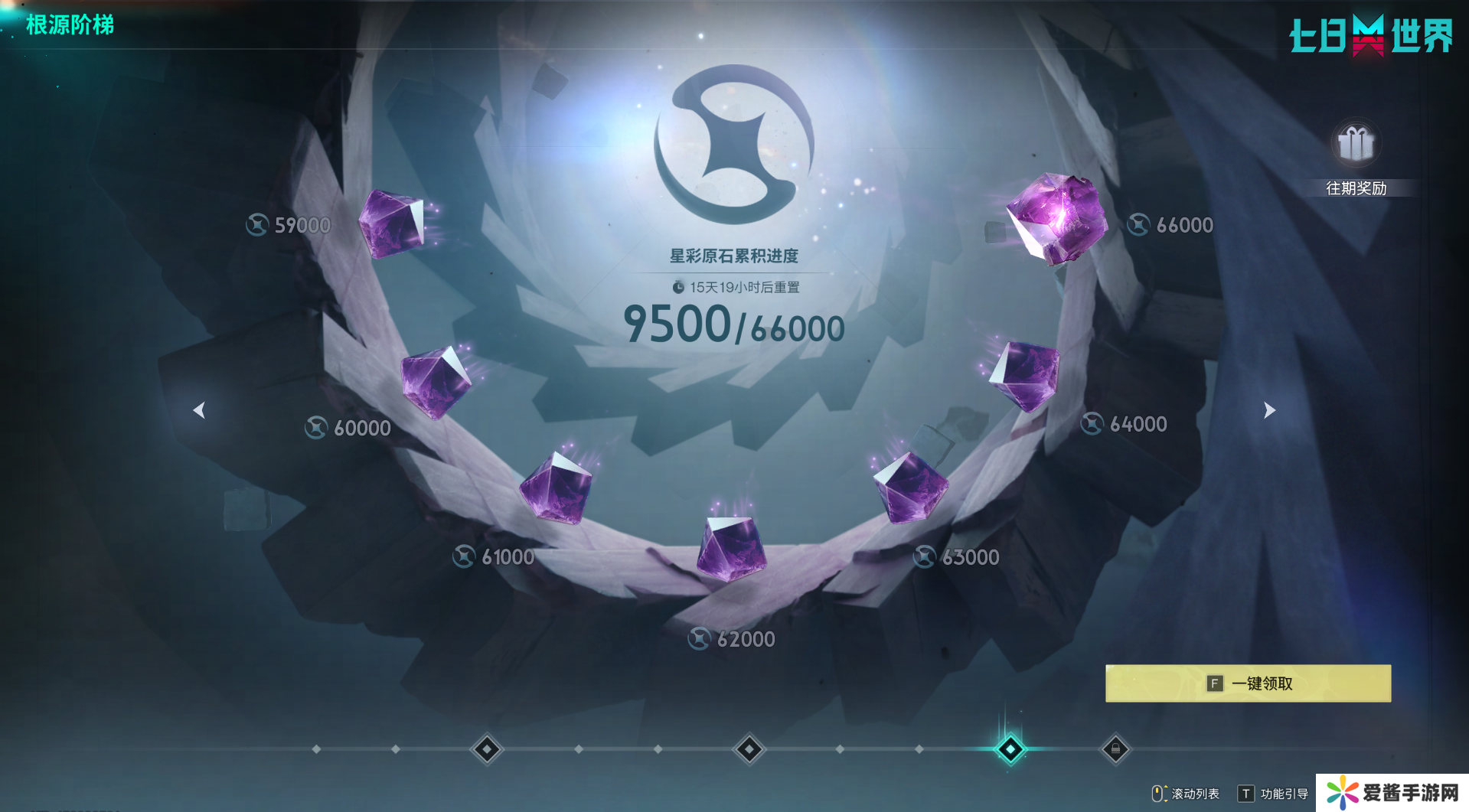Select the 64000 milestone crystal
Image resolution: width=1469 pixels, height=812 pixels.
coord(1024,376)
